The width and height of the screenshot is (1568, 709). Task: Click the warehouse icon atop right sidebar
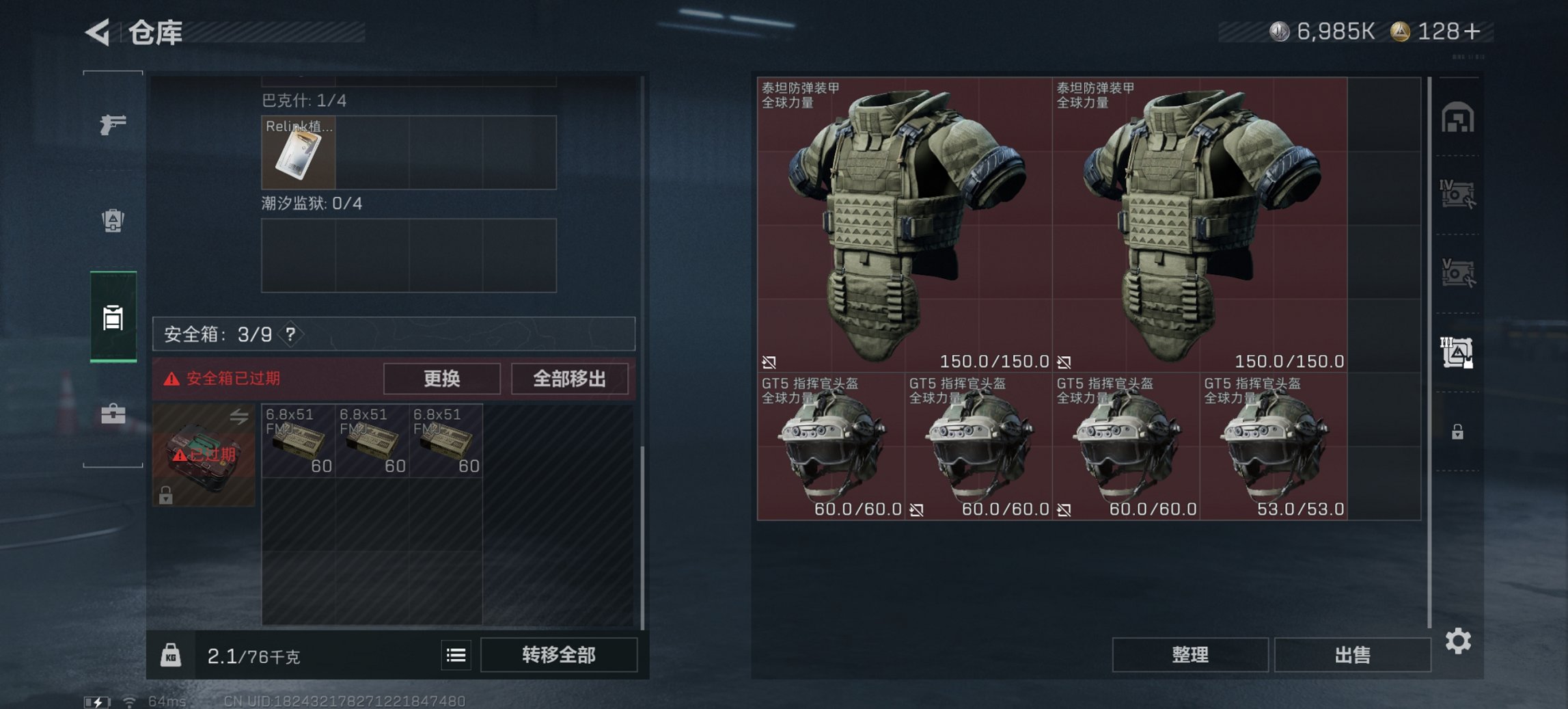point(1459,118)
